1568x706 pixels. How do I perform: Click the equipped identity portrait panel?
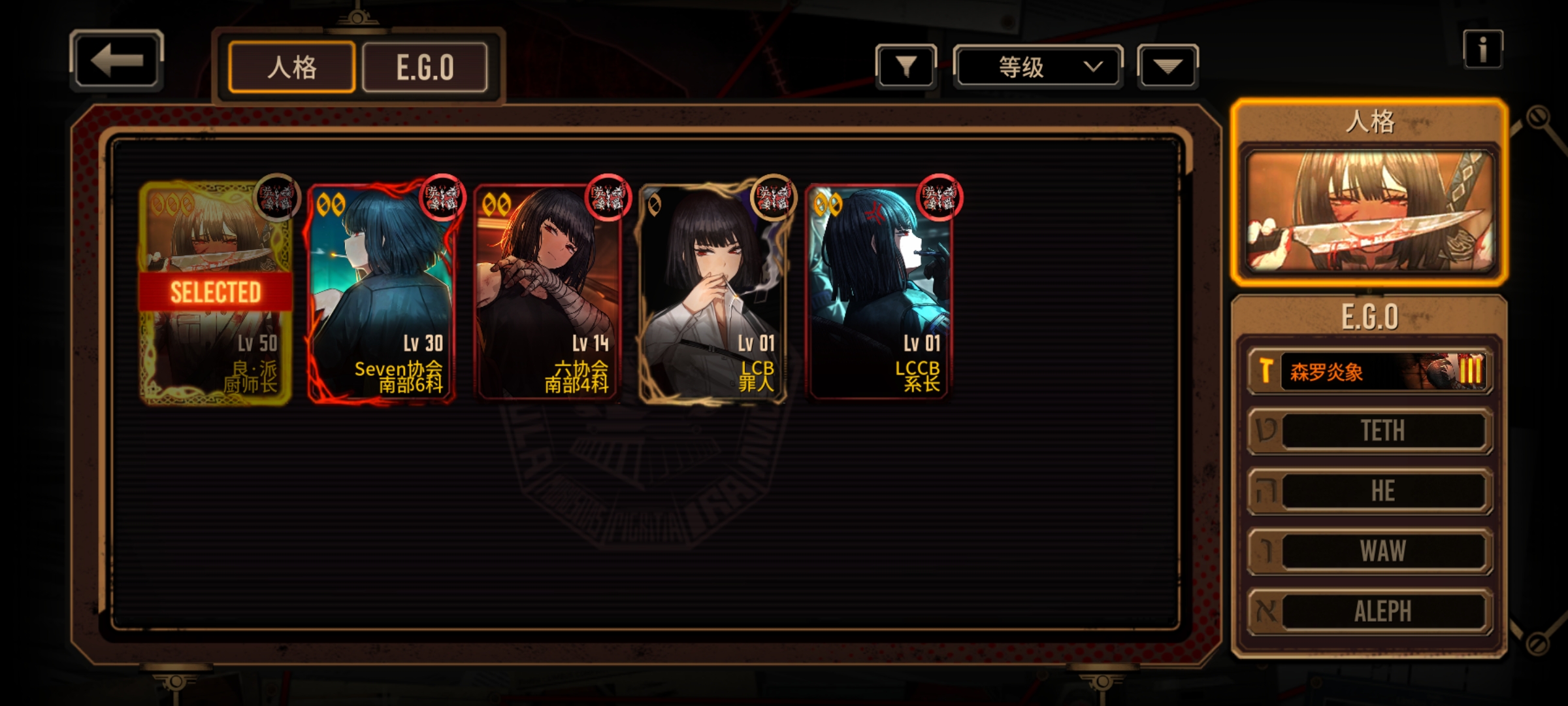click(1369, 210)
